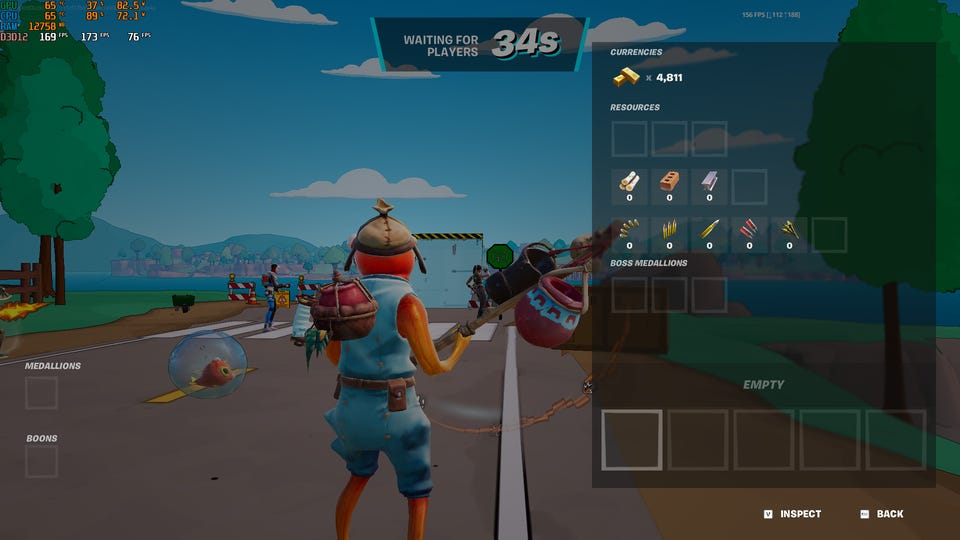Select the highlighted empty inventory slot
The height and width of the screenshot is (540, 960).
tap(632, 439)
